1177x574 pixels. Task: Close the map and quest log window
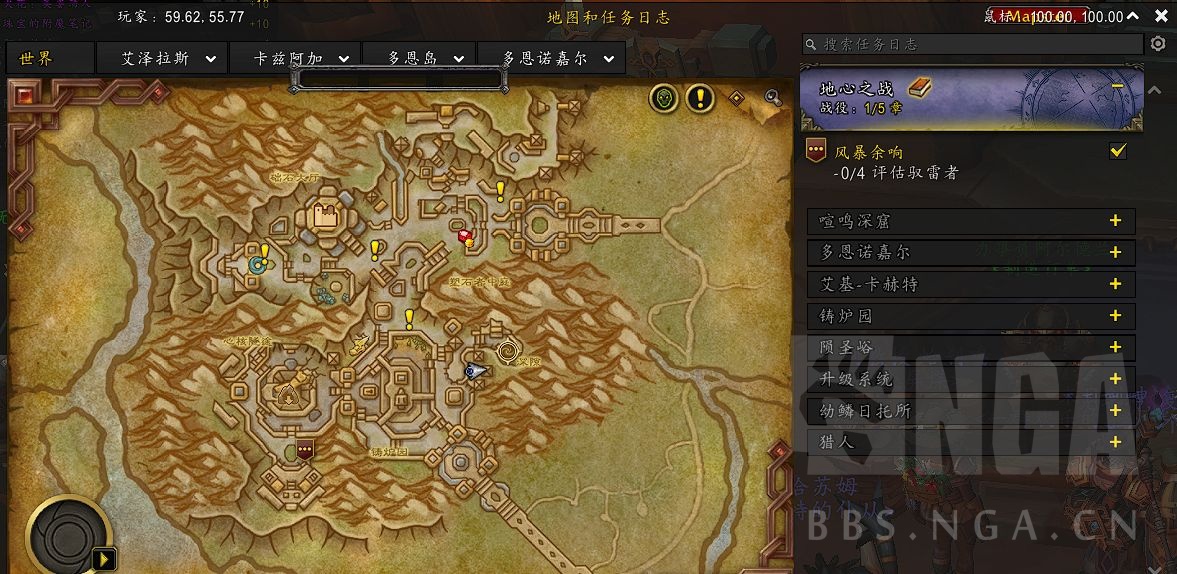click(x=1161, y=16)
